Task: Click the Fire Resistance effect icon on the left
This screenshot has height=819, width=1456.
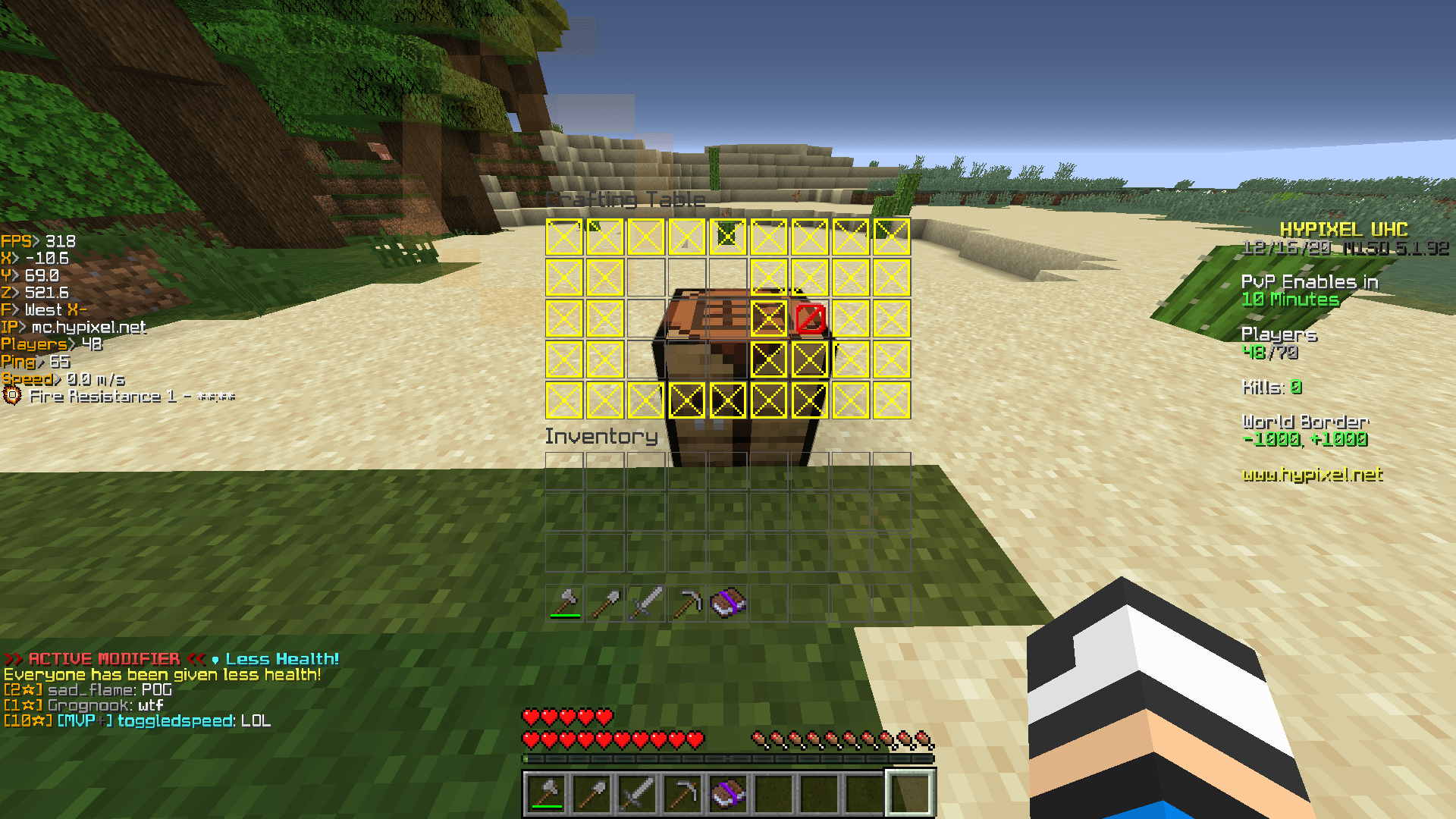Action: 11,395
